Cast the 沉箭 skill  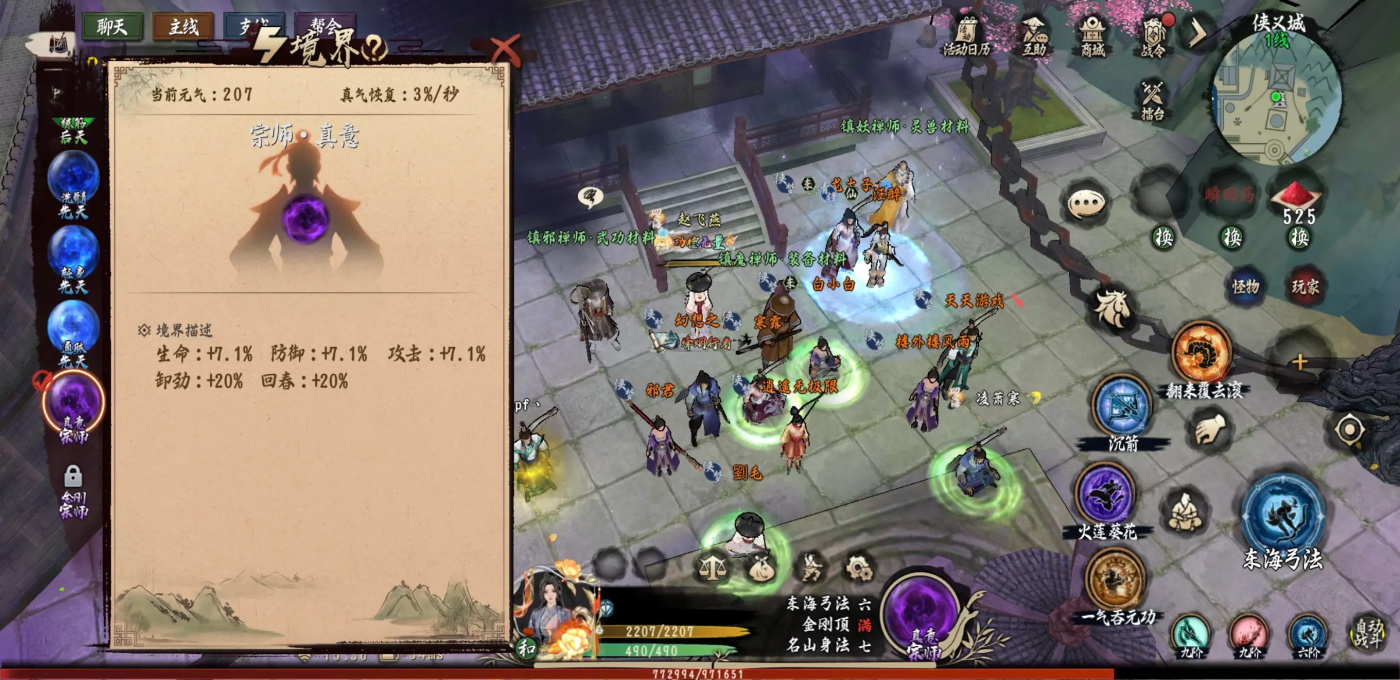1122,405
